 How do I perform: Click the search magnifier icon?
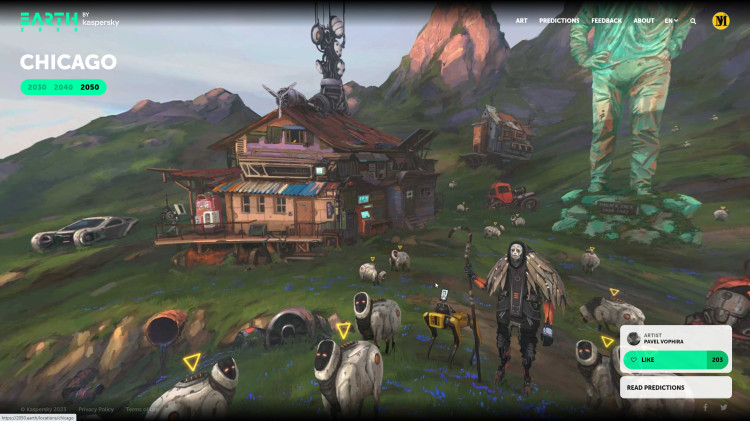(693, 20)
